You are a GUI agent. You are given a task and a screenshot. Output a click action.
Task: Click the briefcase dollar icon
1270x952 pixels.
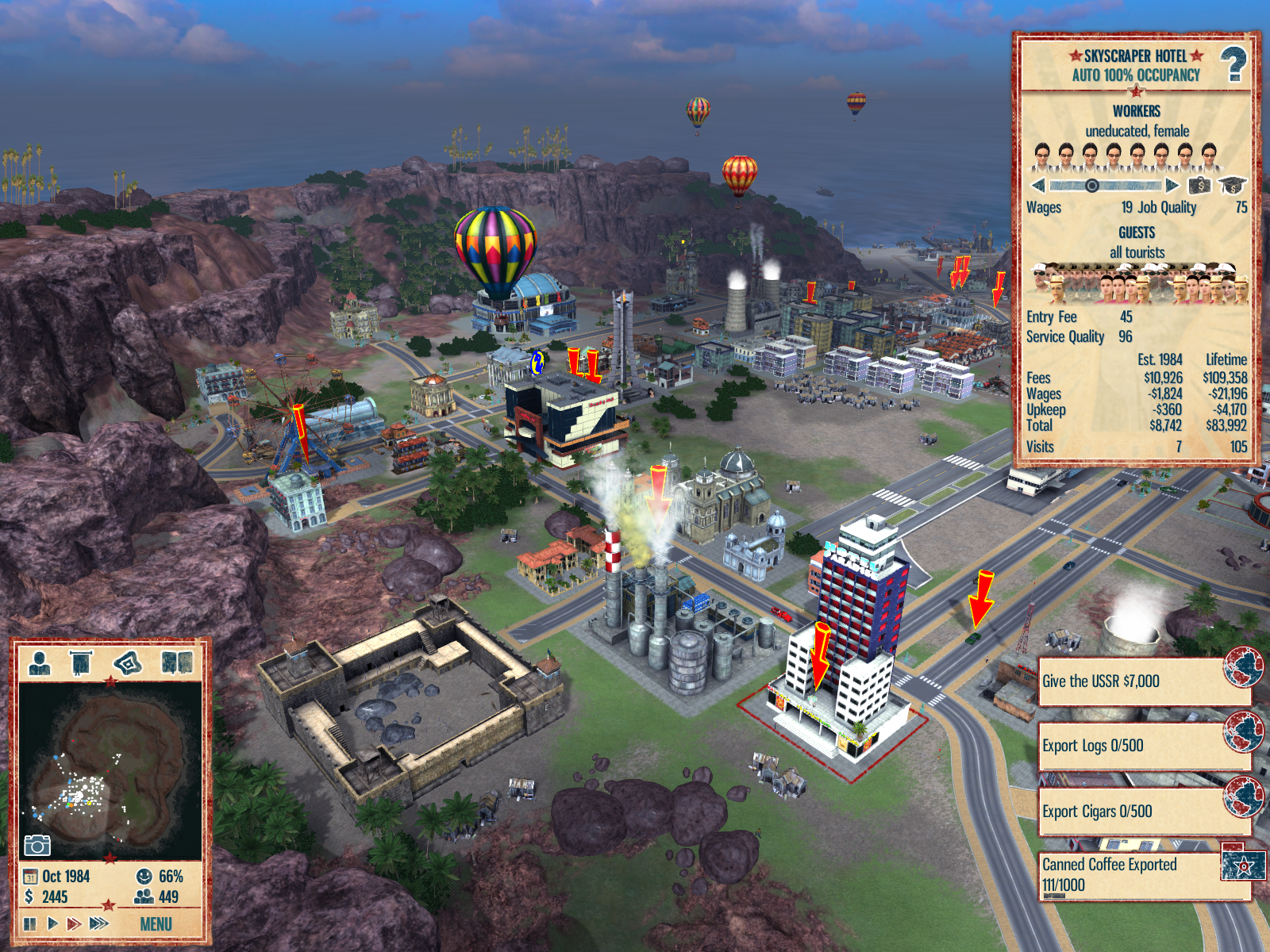(x=1199, y=186)
